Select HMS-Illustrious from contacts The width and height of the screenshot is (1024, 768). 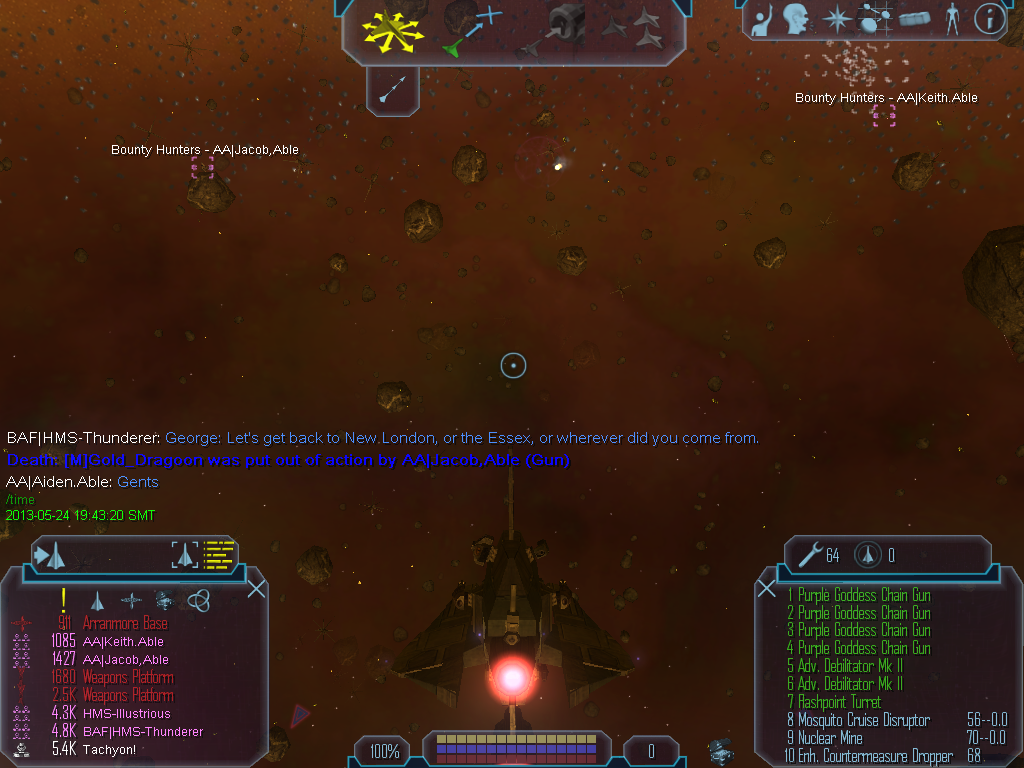[126, 714]
